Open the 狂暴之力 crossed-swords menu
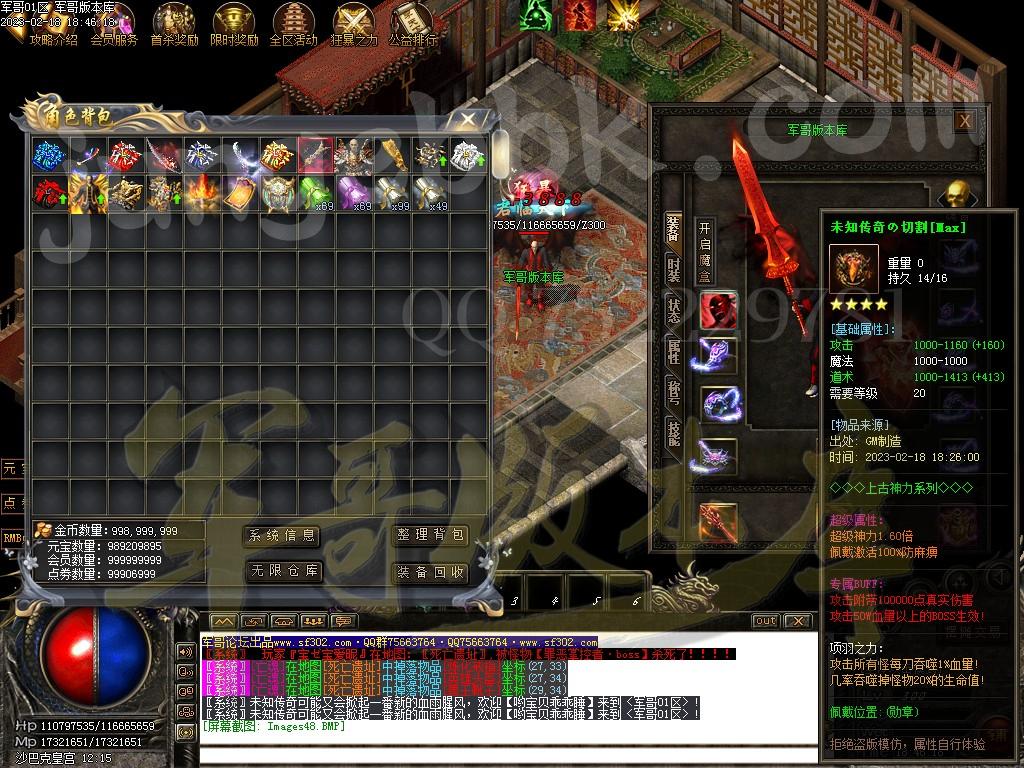 click(353, 24)
